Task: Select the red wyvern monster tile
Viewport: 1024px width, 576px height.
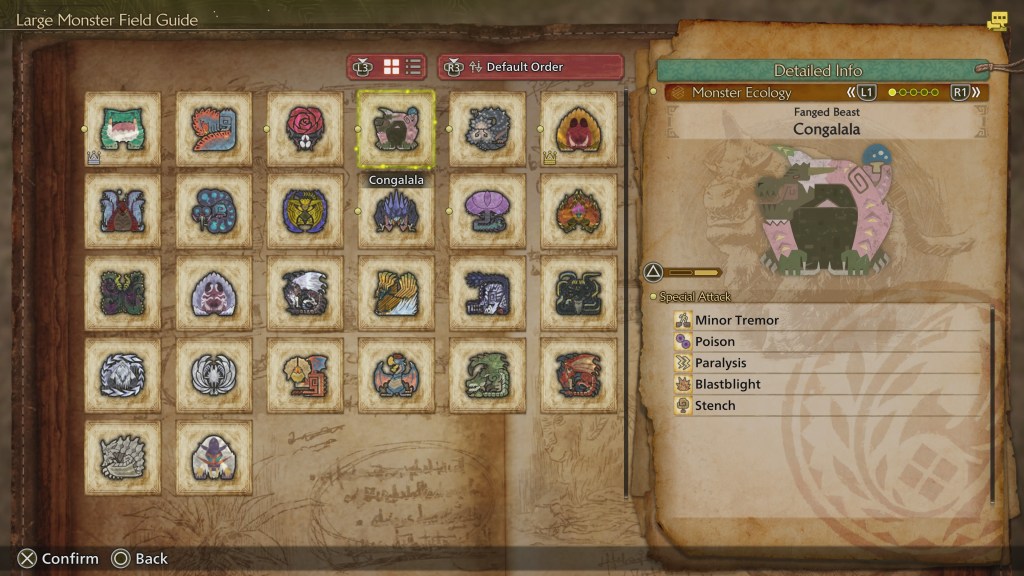Action: (x=578, y=375)
